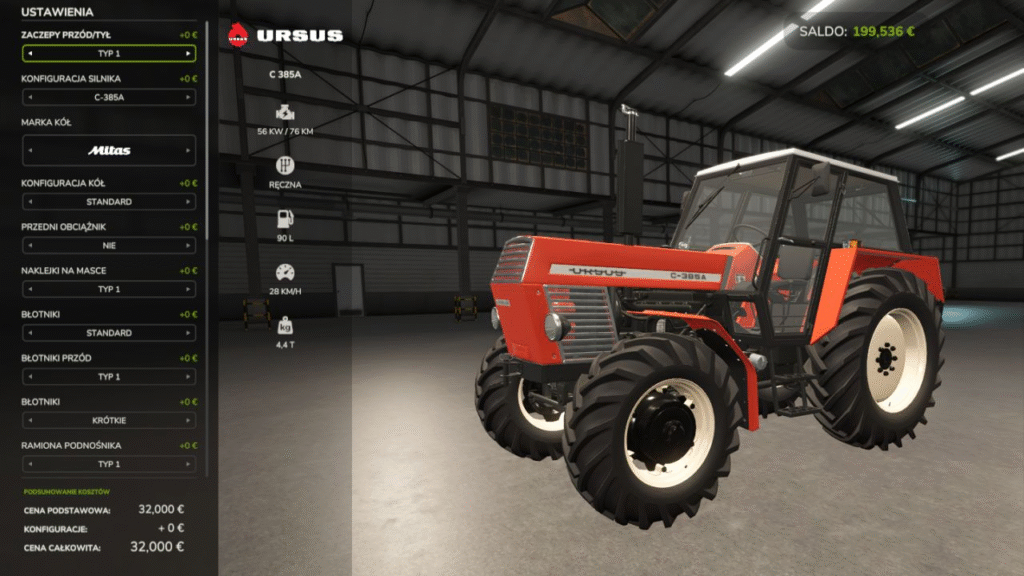This screenshot has width=1024, height=576.
Task: Change Przedni obciążnik to next option
Action: (188, 246)
